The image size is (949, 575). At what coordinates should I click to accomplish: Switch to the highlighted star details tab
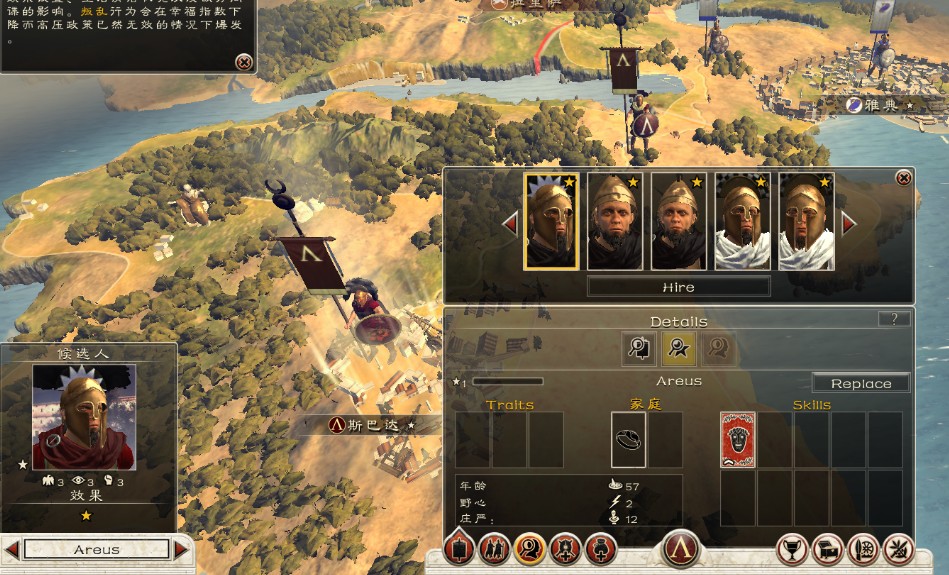[679, 348]
